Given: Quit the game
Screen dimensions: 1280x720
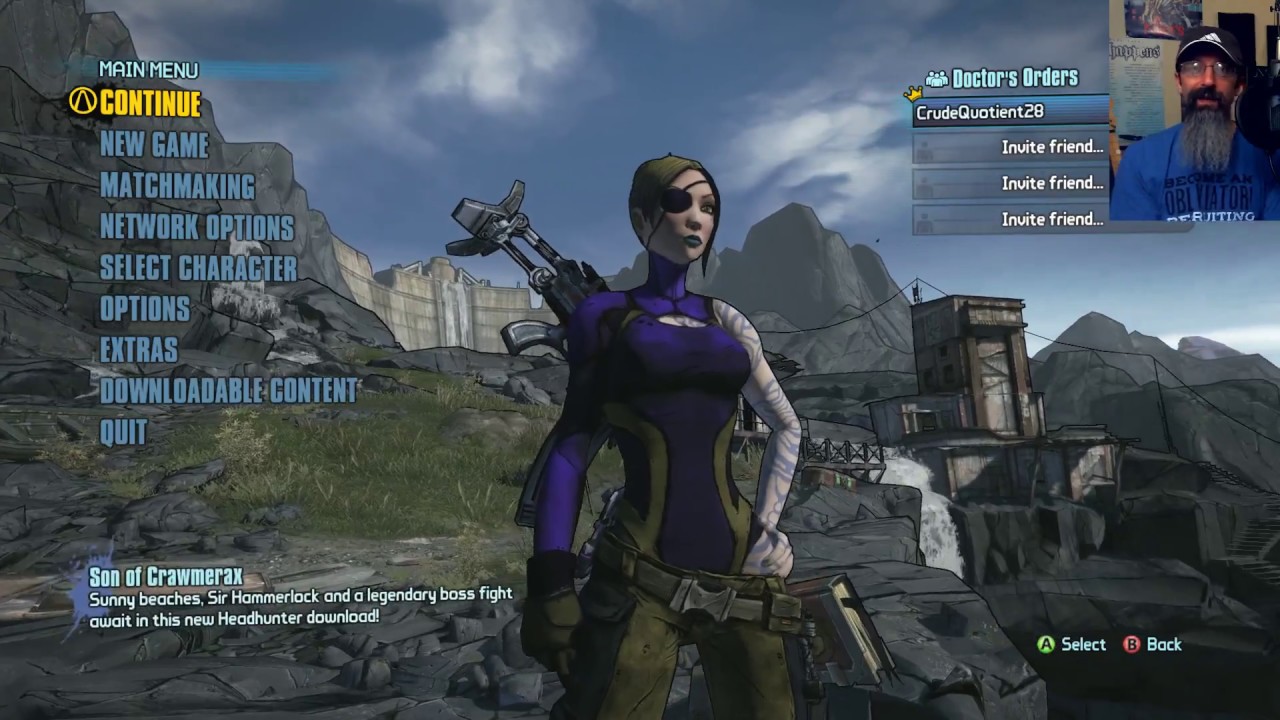Looking at the screenshot, I should point(124,432).
